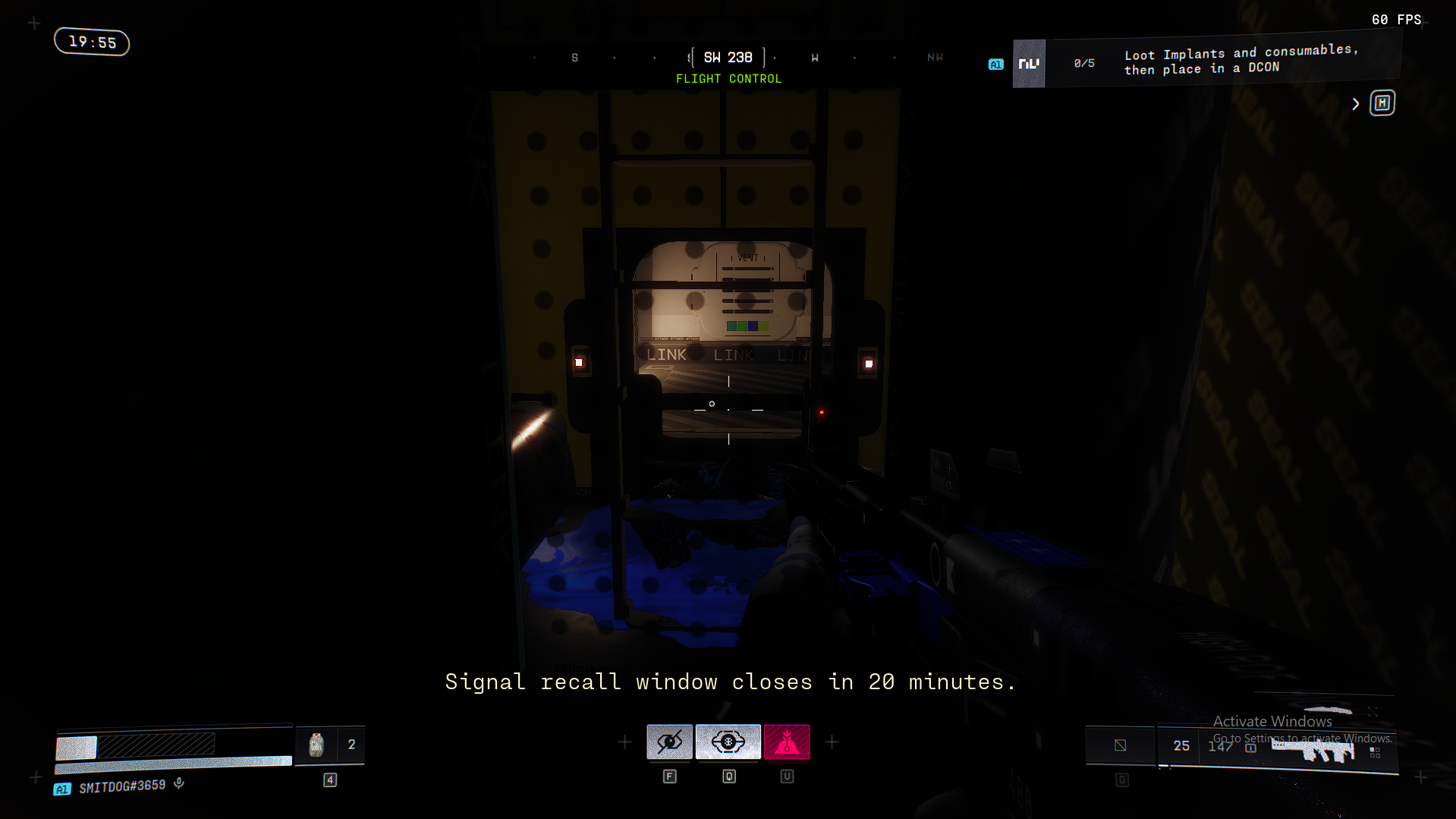Expand the objectives list arrow
The width and height of the screenshot is (1456, 819).
pos(1355,104)
